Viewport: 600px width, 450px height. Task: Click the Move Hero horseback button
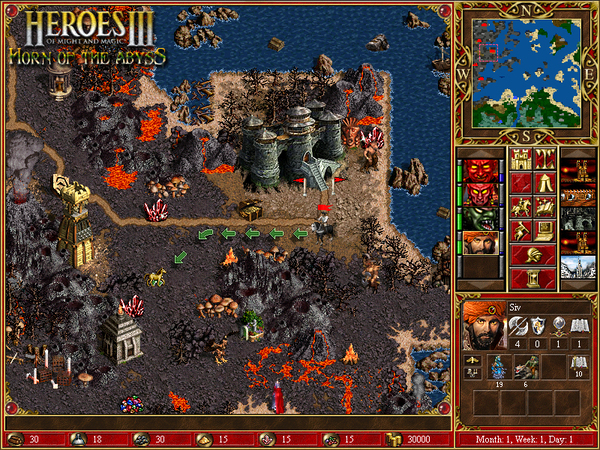click(x=521, y=207)
